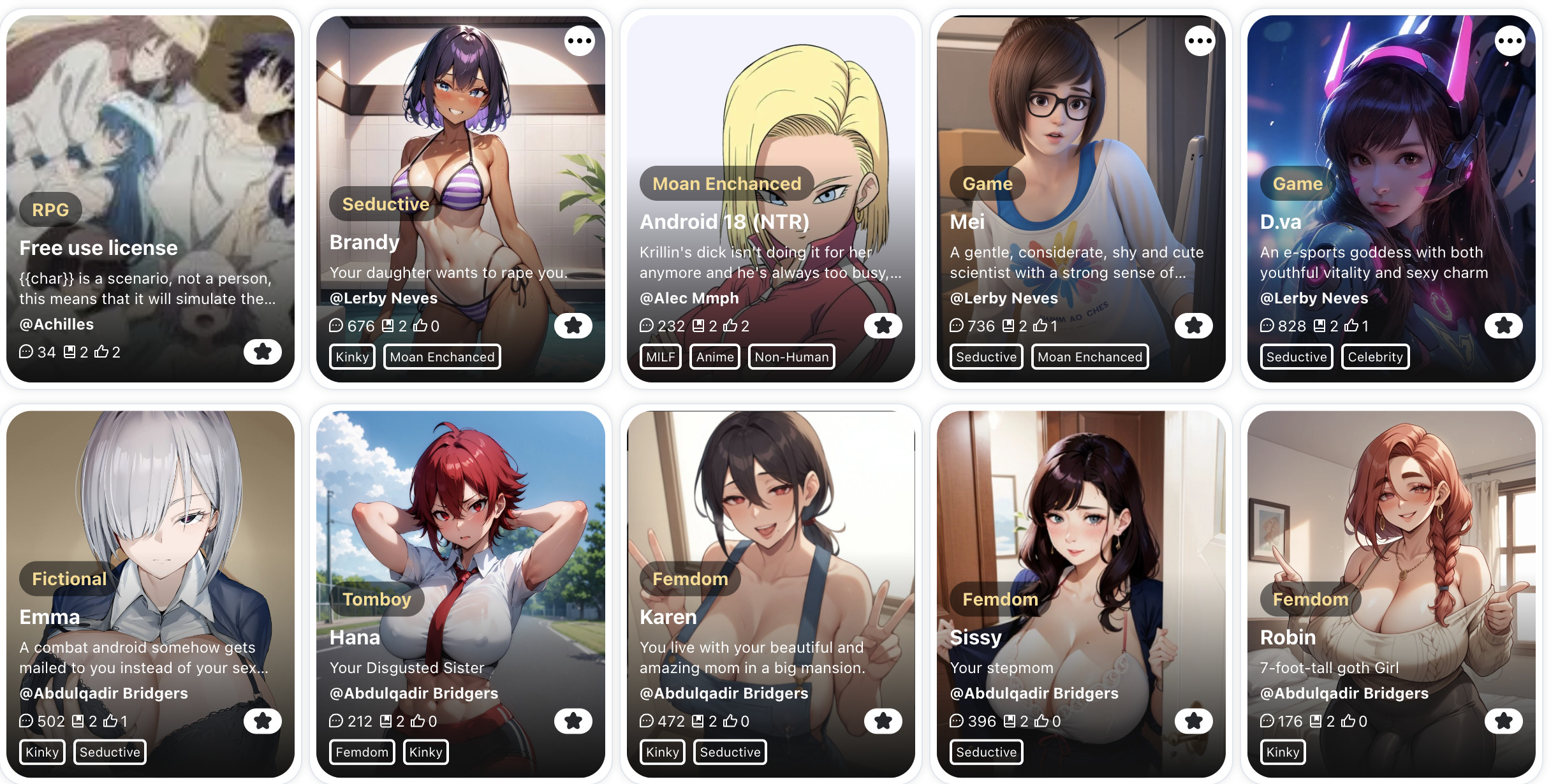Viewport: 1551px width, 784px height.
Task: Select the Fictional category label on Emma
Action: point(69,579)
